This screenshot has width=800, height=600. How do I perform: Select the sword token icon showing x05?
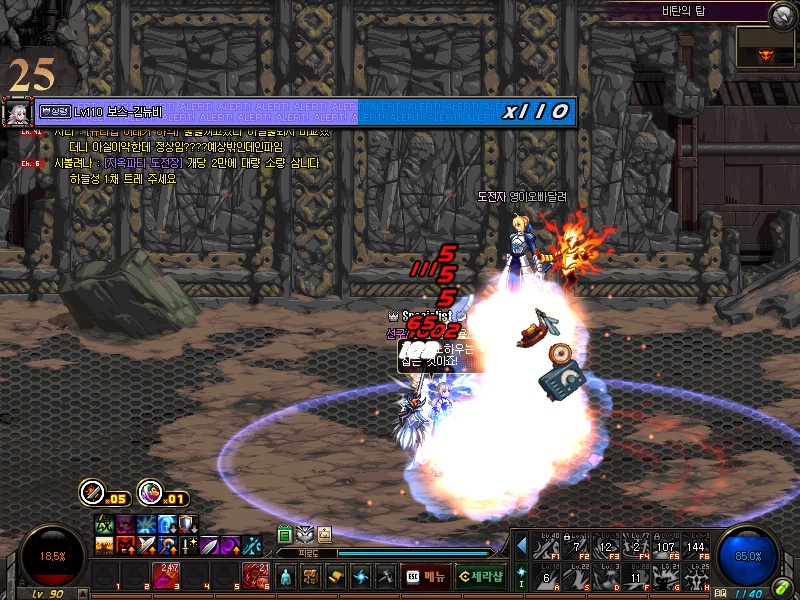(93, 492)
